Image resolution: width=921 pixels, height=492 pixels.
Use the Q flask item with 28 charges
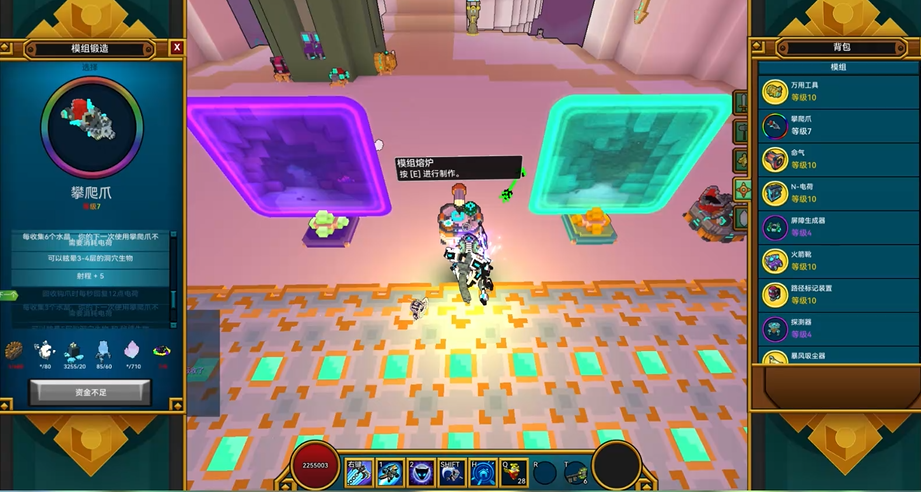pos(515,473)
